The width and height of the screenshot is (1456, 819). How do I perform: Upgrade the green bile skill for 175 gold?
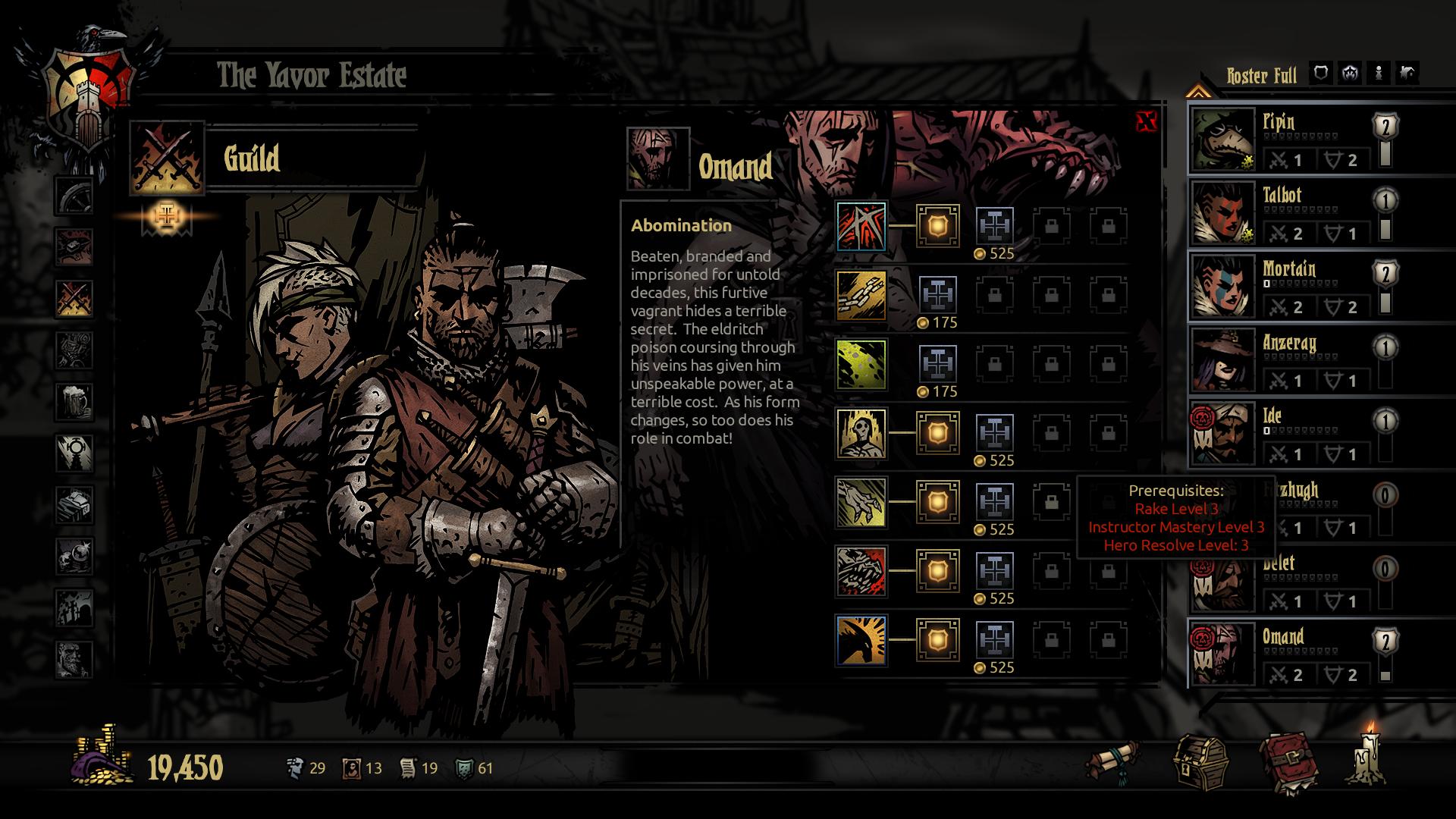point(938,364)
